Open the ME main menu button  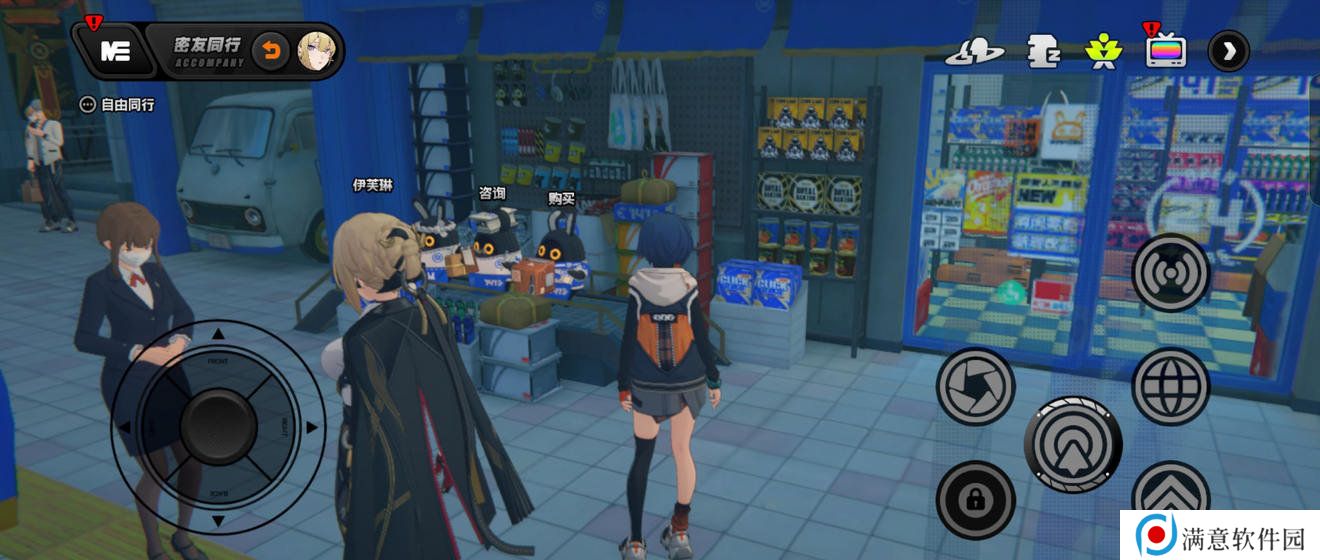114,52
